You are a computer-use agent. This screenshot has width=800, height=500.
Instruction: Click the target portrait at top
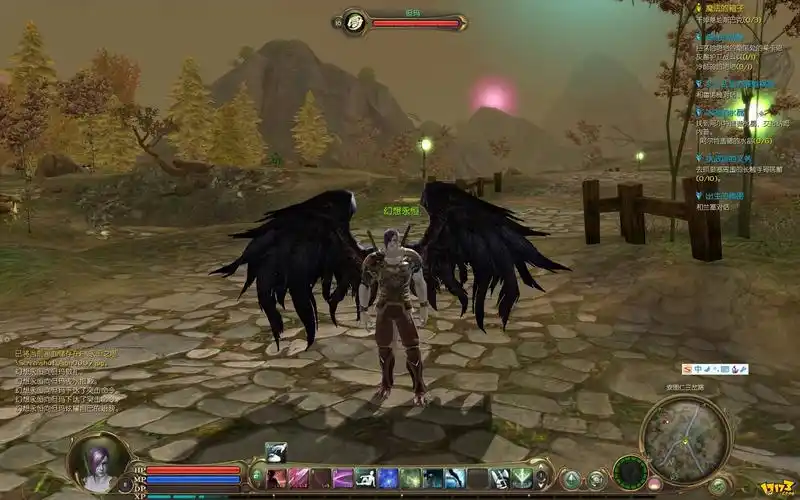coord(353,22)
